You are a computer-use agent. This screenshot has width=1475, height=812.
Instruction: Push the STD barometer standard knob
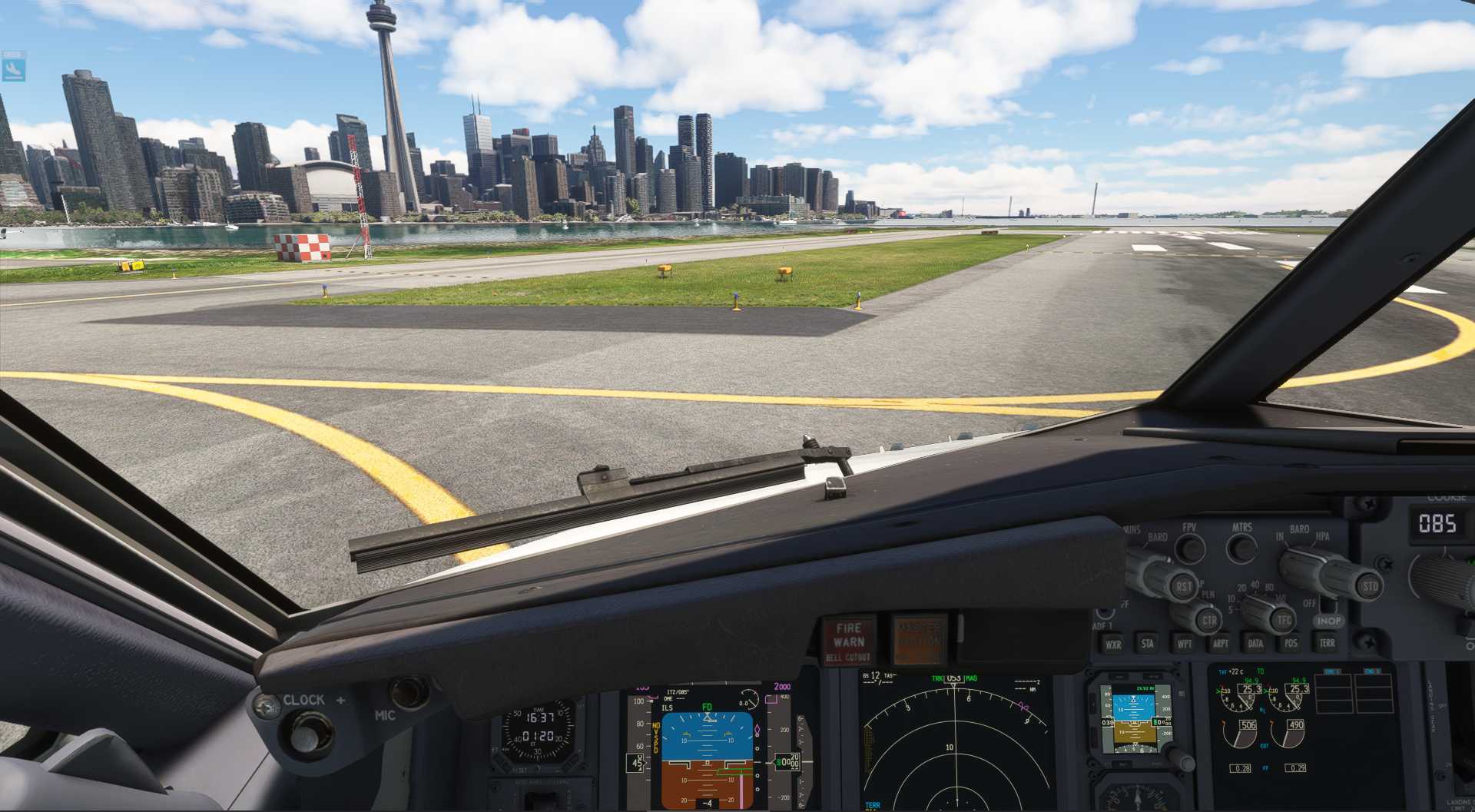click(1368, 587)
